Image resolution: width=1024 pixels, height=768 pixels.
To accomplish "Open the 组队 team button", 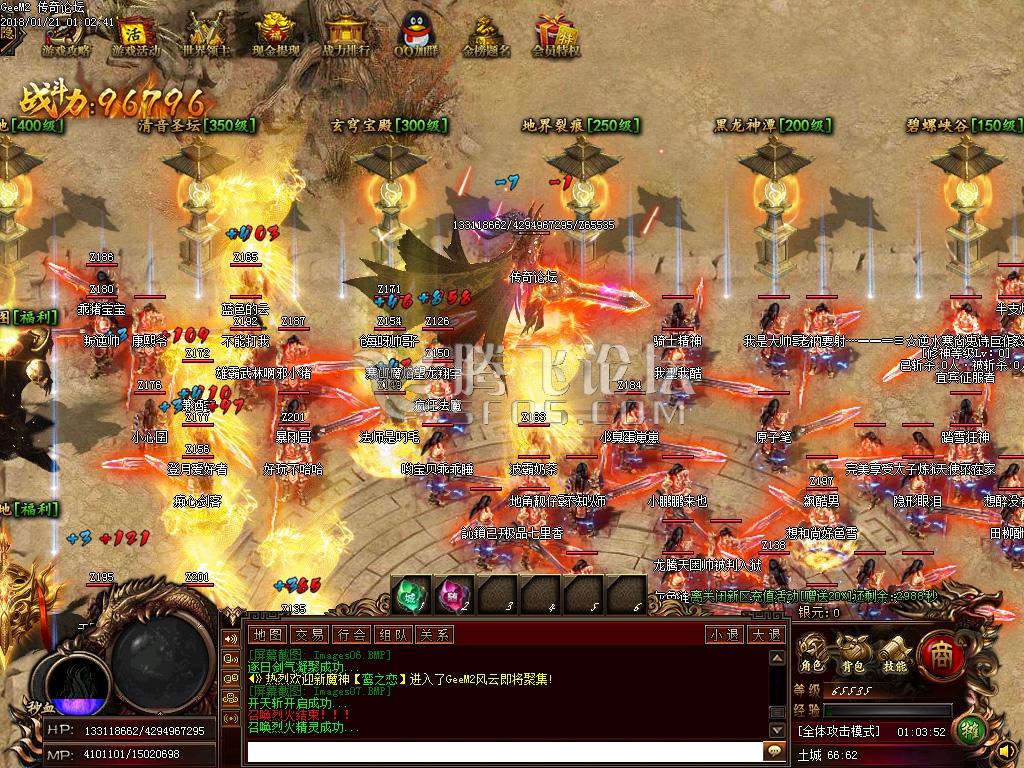I will click(x=391, y=634).
